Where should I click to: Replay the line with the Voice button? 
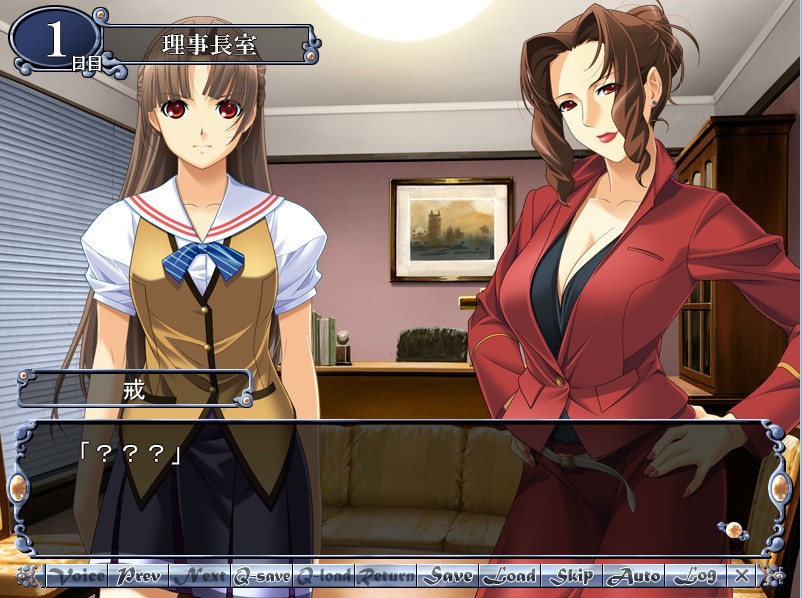point(77,576)
